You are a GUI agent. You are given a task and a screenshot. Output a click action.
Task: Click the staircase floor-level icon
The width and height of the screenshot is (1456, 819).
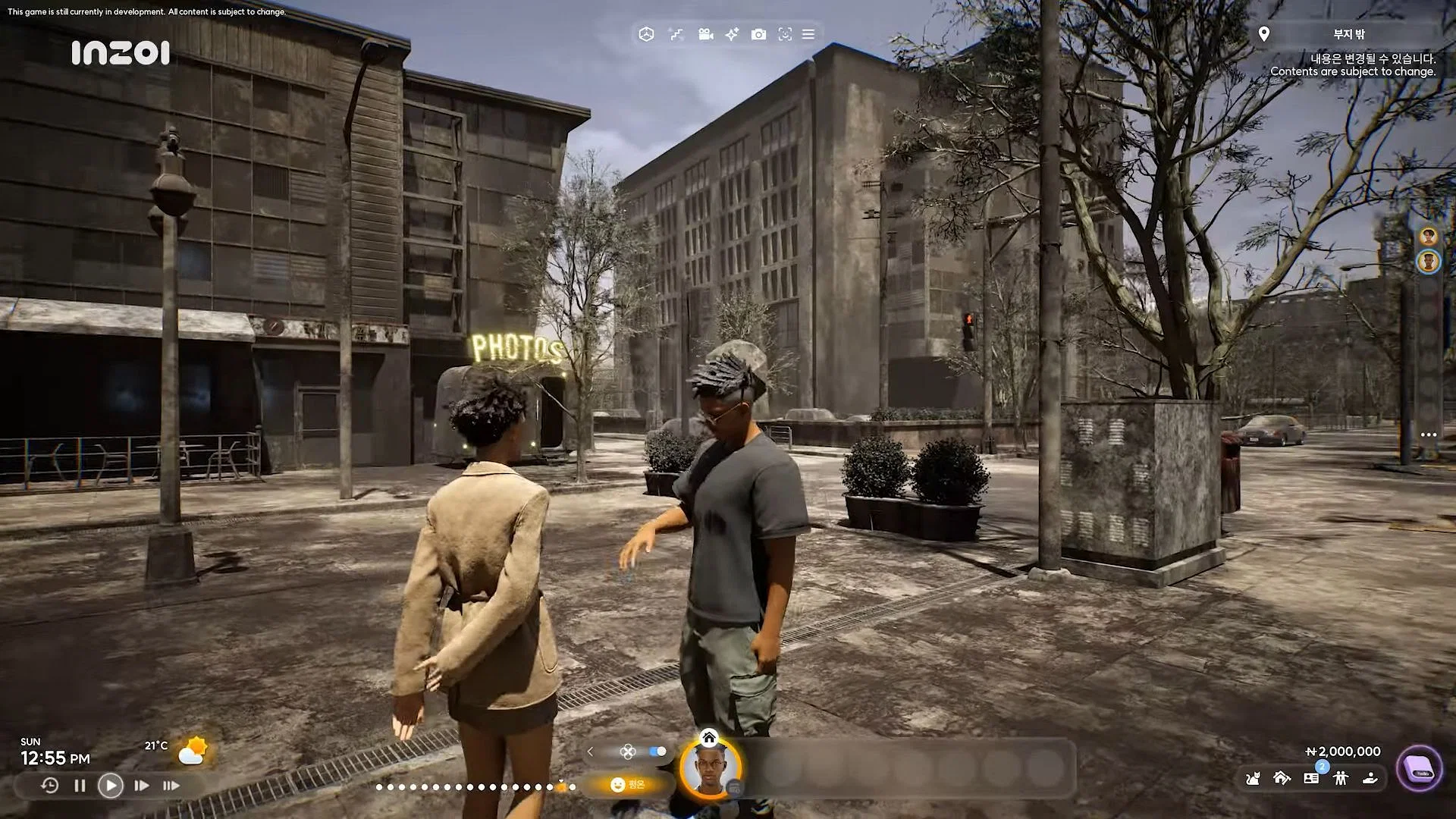tap(676, 34)
